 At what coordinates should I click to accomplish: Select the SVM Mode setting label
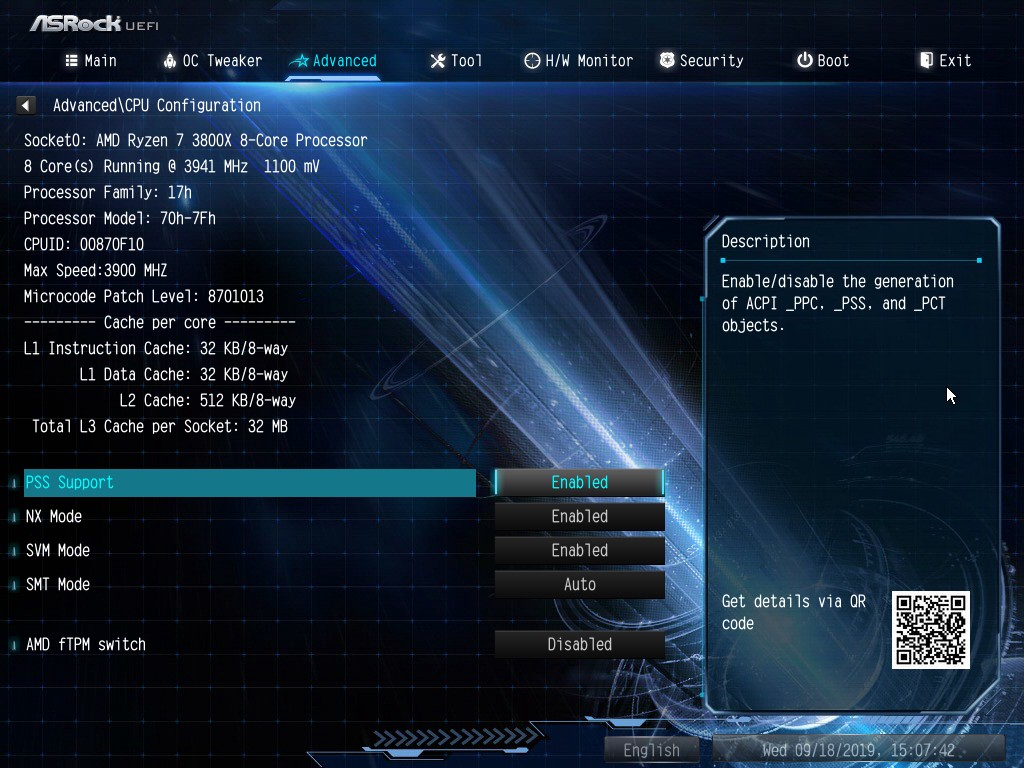(x=58, y=551)
